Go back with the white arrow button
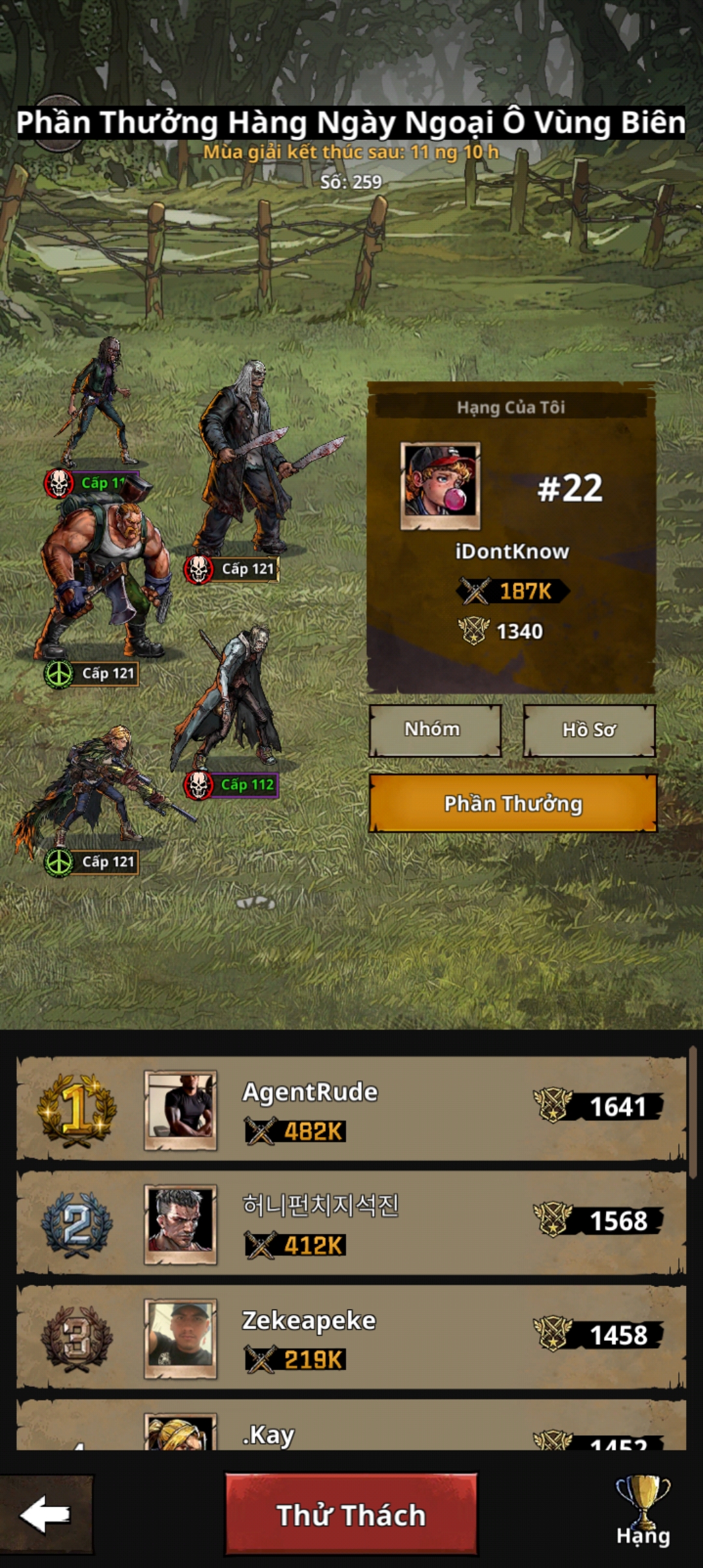 click(46, 1515)
